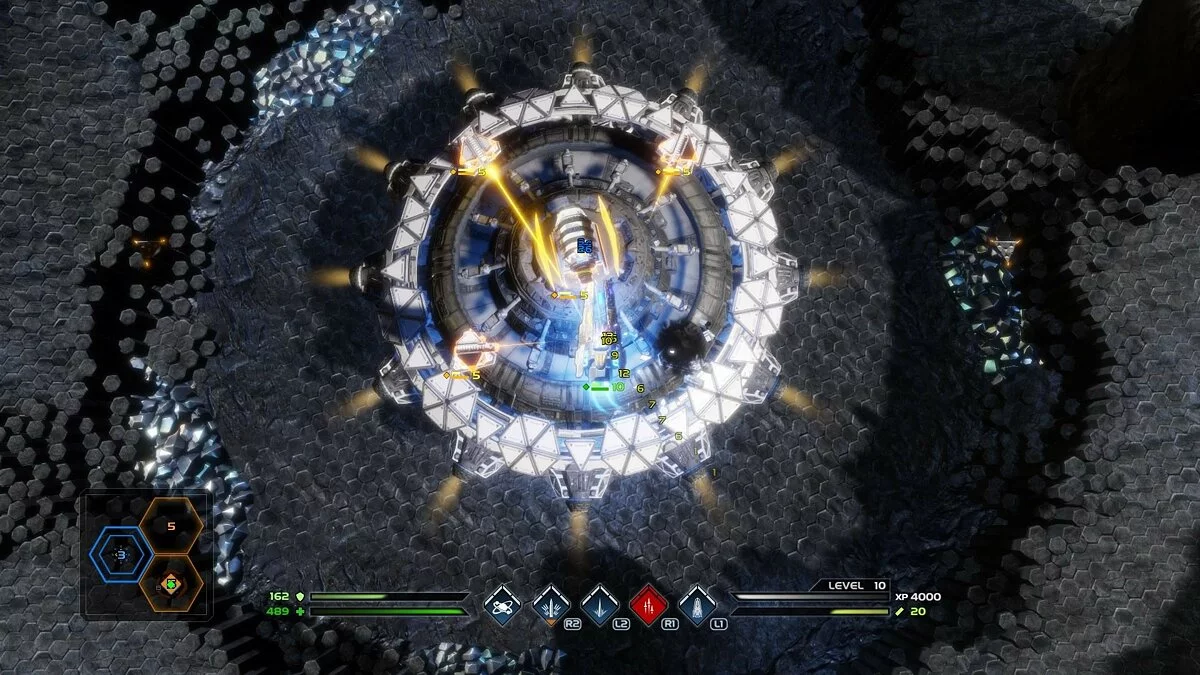This screenshot has height=675, width=1200.
Task: Trigger the spaceship boost ability icon
Action: [x=696, y=604]
